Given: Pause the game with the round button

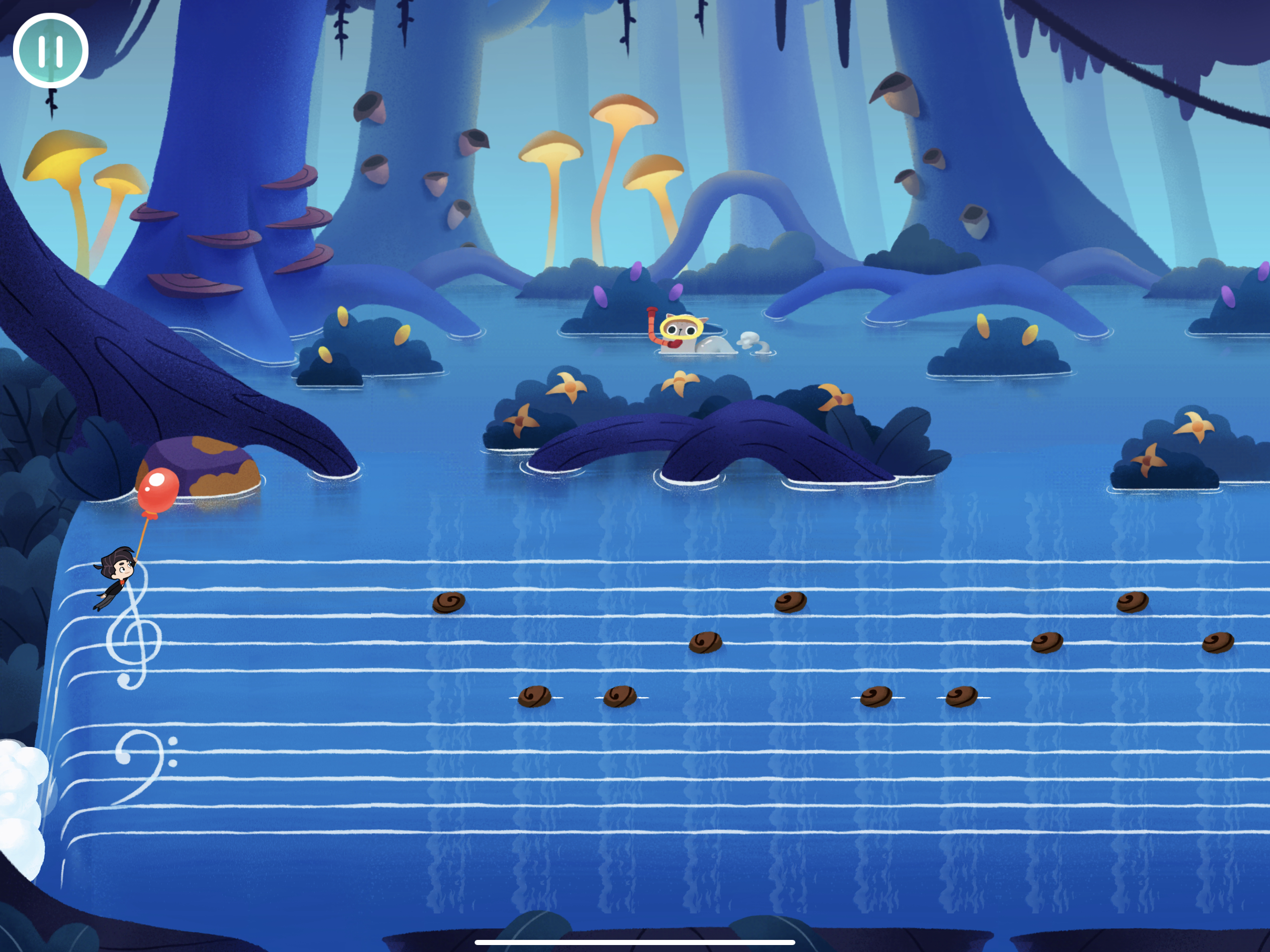Looking at the screenshot, I should (x=51, y=51).
